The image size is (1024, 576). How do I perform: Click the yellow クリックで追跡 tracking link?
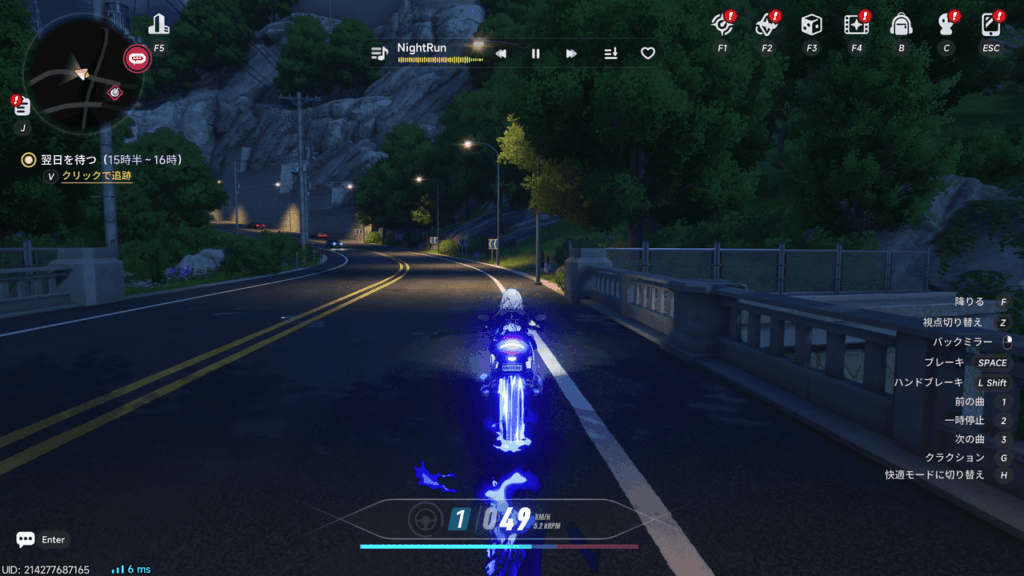[96, 176]
